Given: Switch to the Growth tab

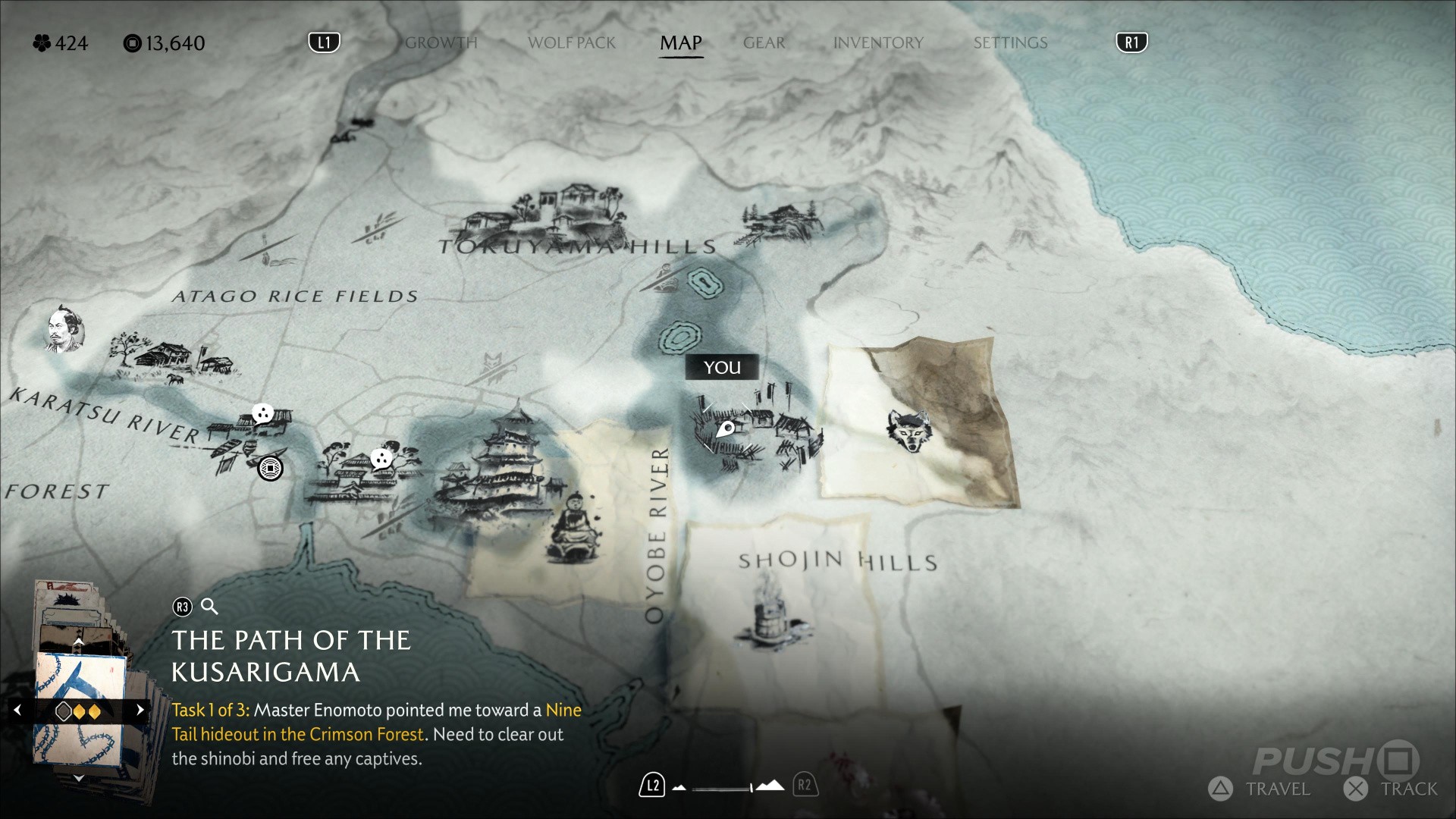Looking at the screenshot, I should tap(441, 43).
